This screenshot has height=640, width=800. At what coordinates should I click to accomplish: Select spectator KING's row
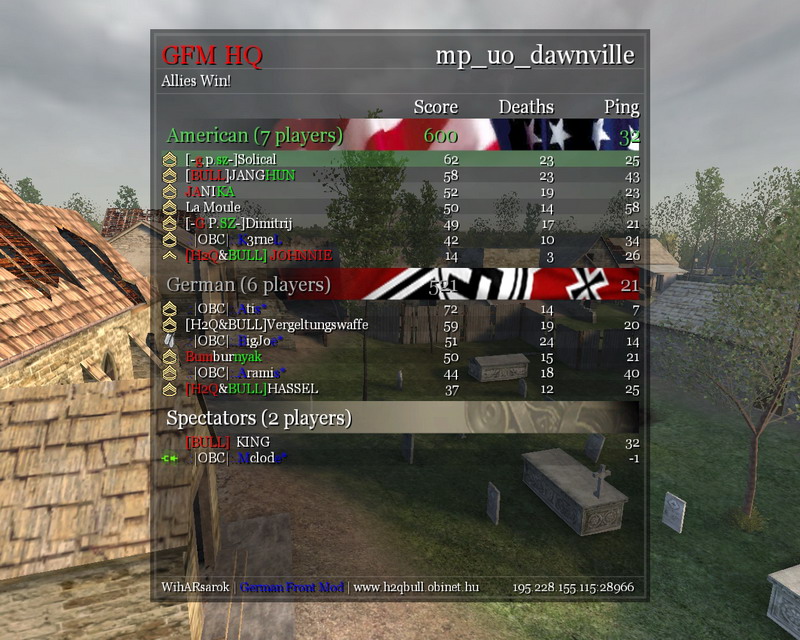pyautogui.click(x=400, y=441)
